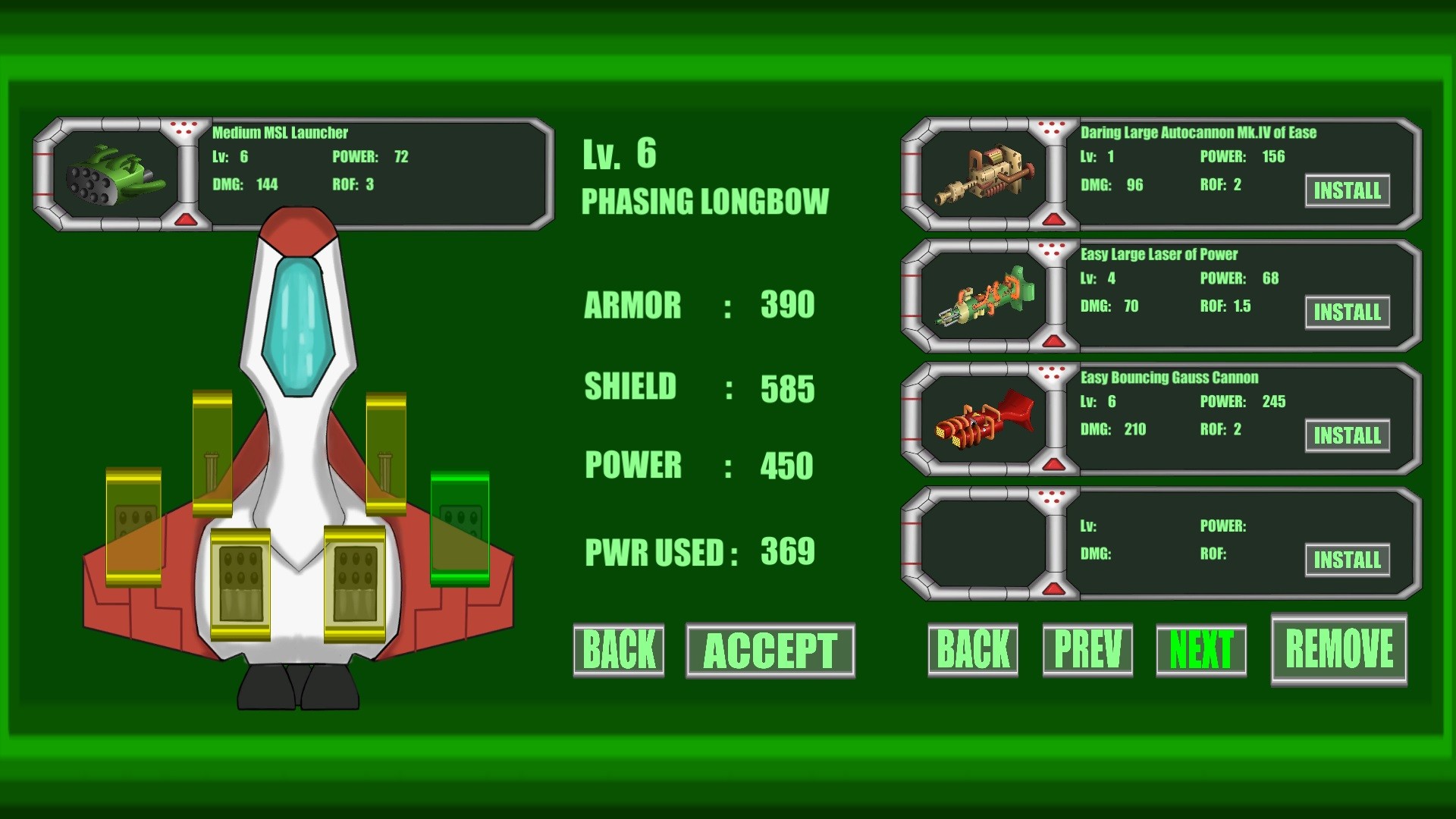
Task: Click the PWR USED 369 readout
Action: click(x=698, y=553)
